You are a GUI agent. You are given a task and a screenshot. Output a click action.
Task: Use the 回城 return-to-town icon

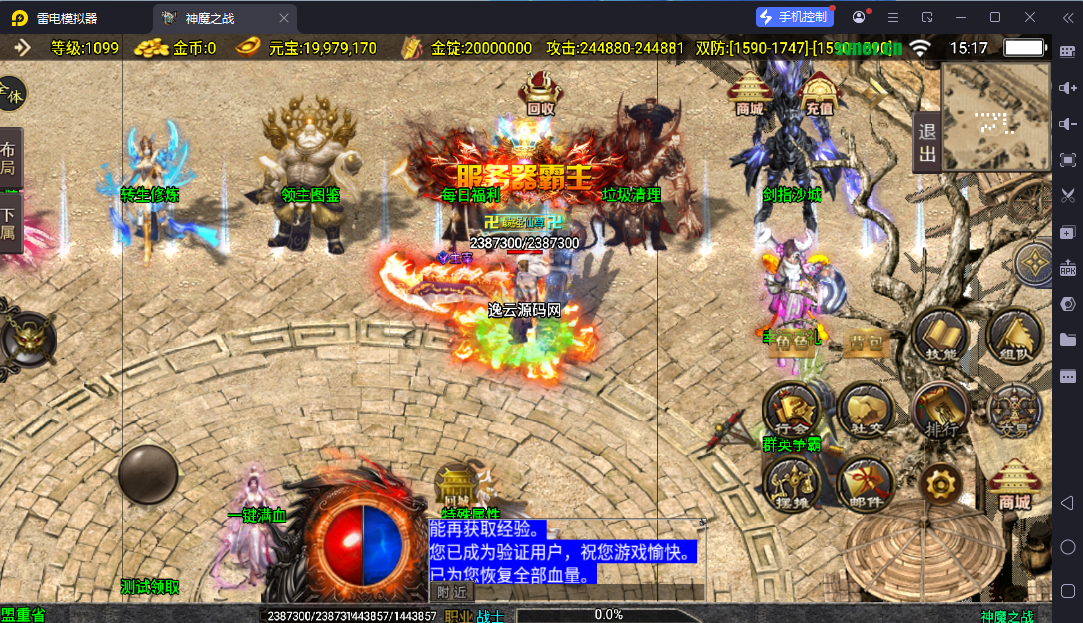(x=456, y=488)
